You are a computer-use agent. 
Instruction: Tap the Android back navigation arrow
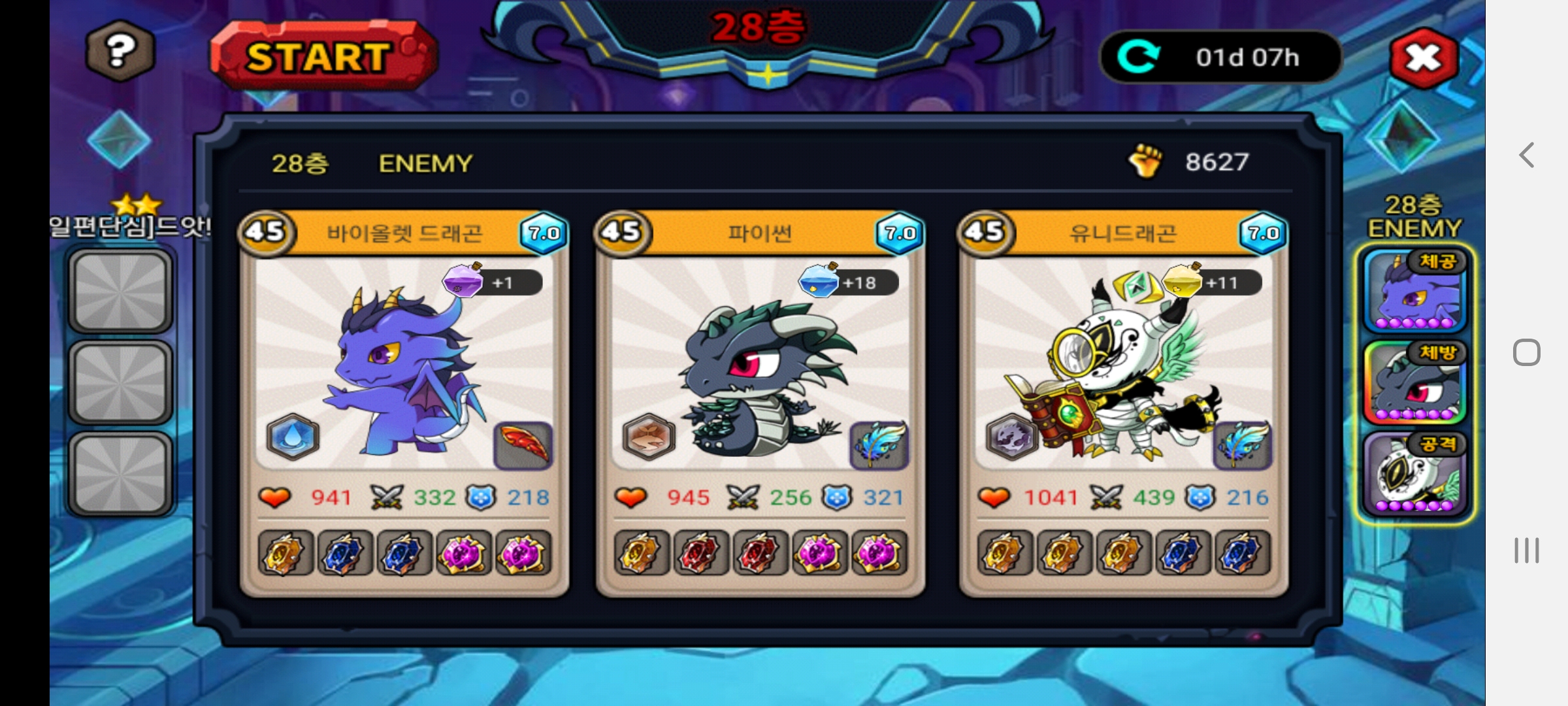1526,156
